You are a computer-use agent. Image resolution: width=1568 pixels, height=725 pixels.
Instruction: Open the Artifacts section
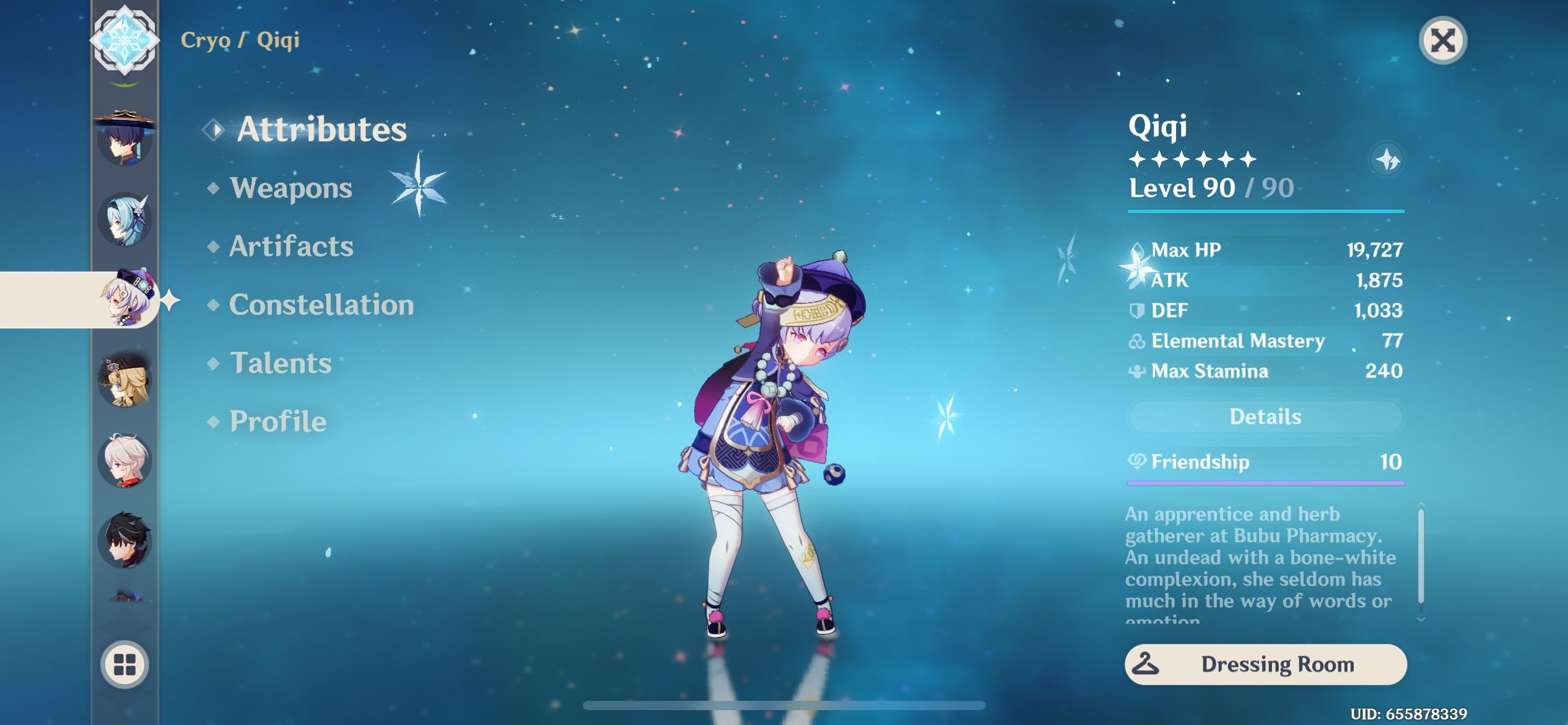pos(289,246)
